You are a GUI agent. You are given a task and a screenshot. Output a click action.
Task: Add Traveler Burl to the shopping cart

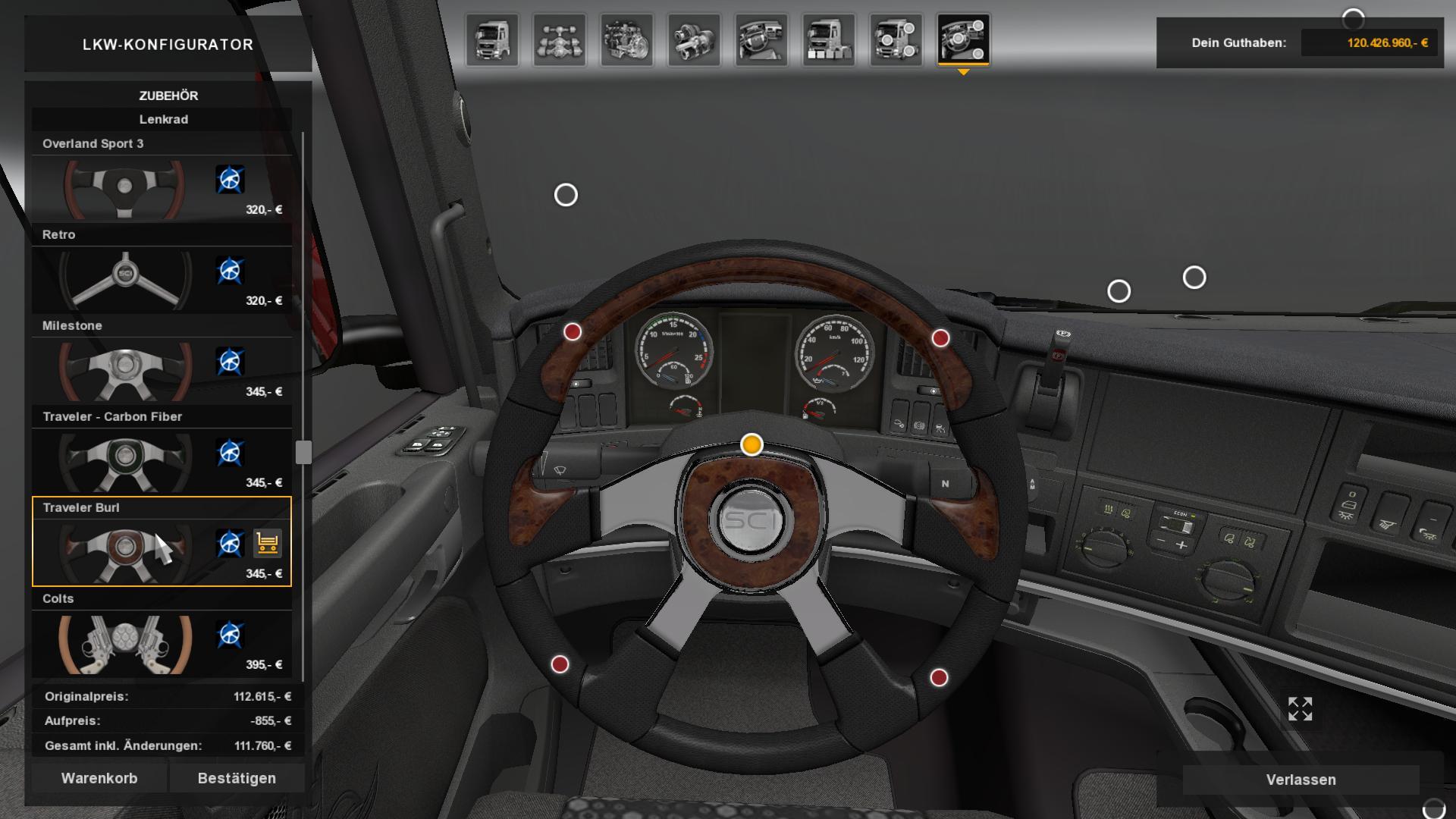click(x=267, y=543)
